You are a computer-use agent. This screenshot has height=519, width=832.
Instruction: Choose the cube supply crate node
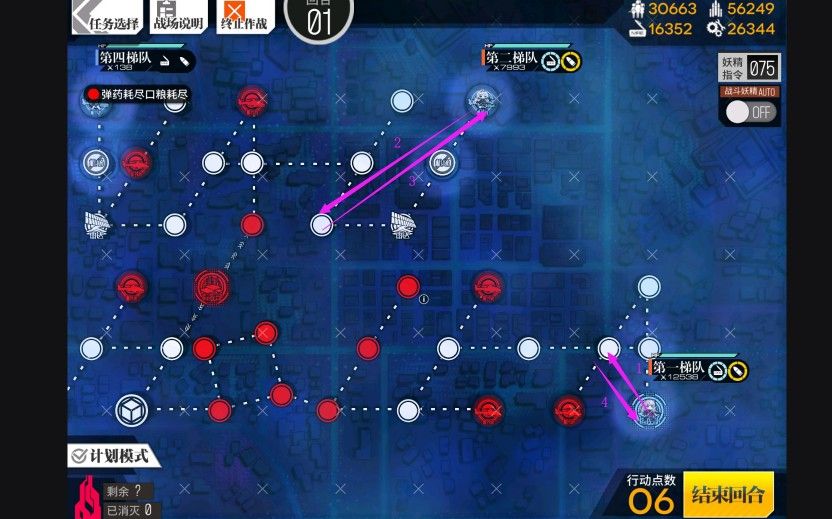pyautogui.click(x=129, y=409)
